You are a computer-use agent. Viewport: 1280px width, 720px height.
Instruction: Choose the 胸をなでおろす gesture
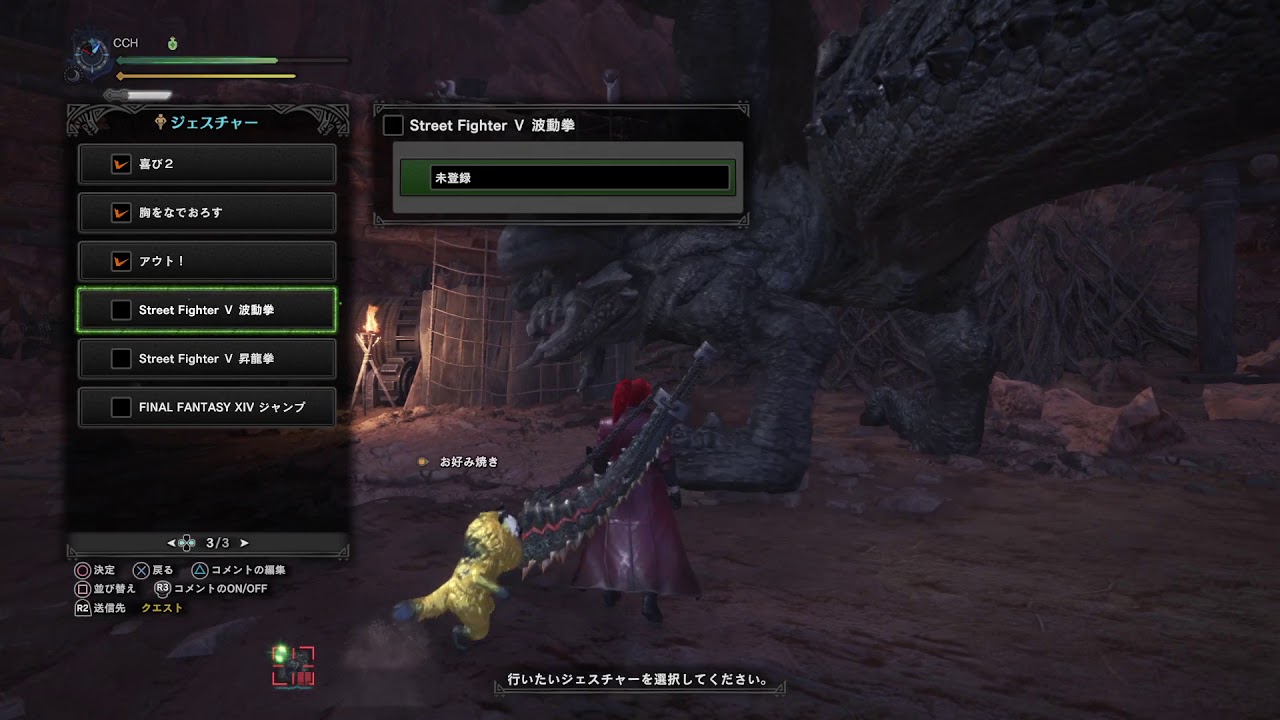(x=207, y=213)
